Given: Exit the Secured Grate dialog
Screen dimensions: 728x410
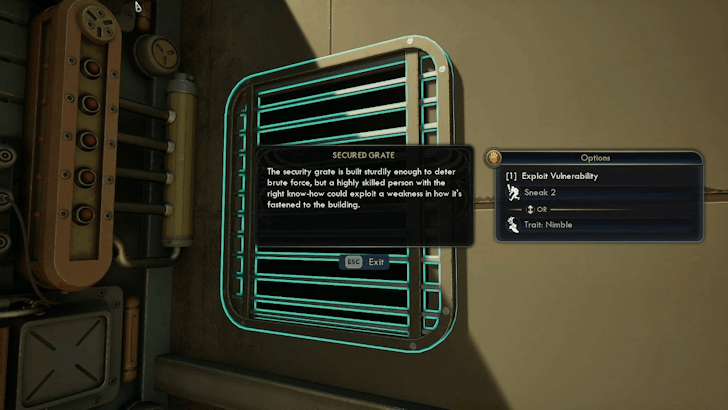Looking at the screenshot, I should point(365,261).
